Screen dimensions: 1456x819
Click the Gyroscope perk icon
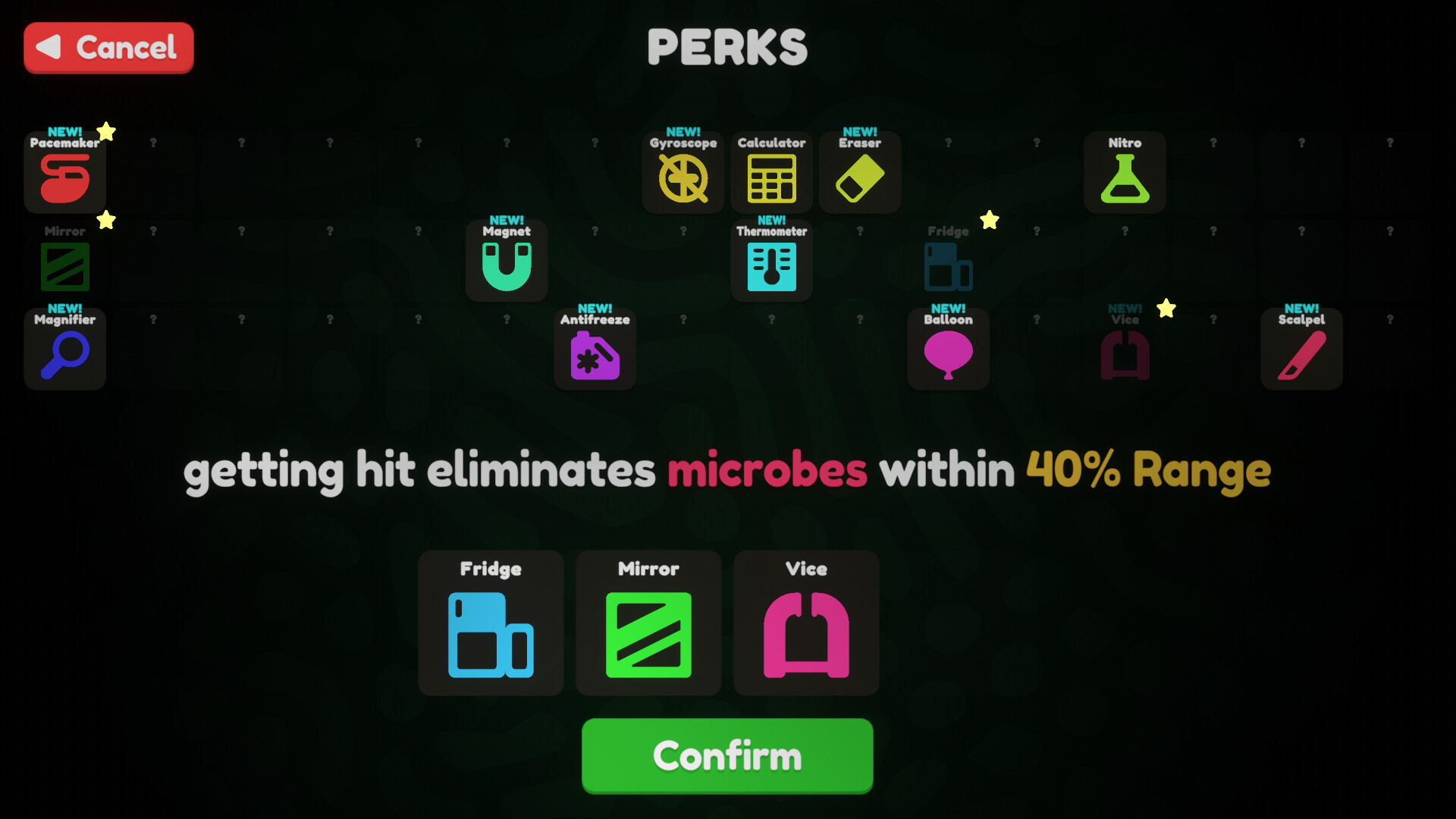point(683,176)
